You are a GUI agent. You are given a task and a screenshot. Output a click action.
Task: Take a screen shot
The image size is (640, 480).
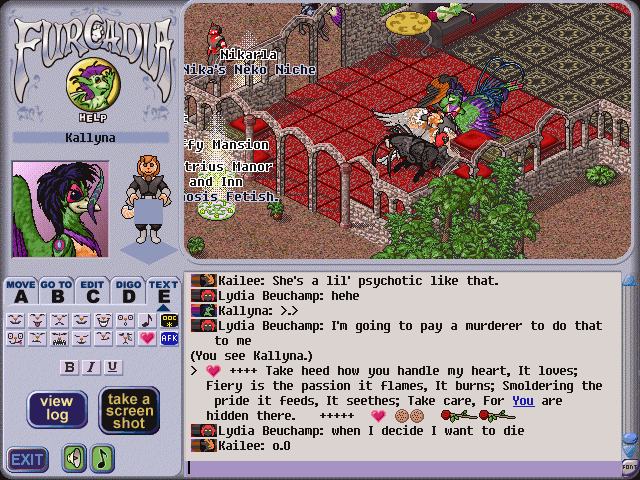(129, 409)
